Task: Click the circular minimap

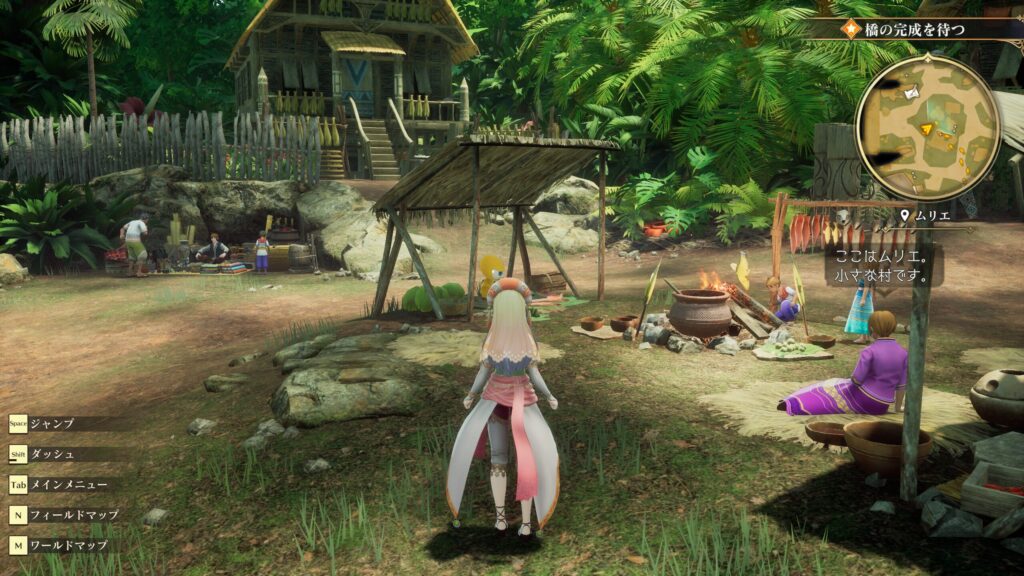Action: click(928, 127)
